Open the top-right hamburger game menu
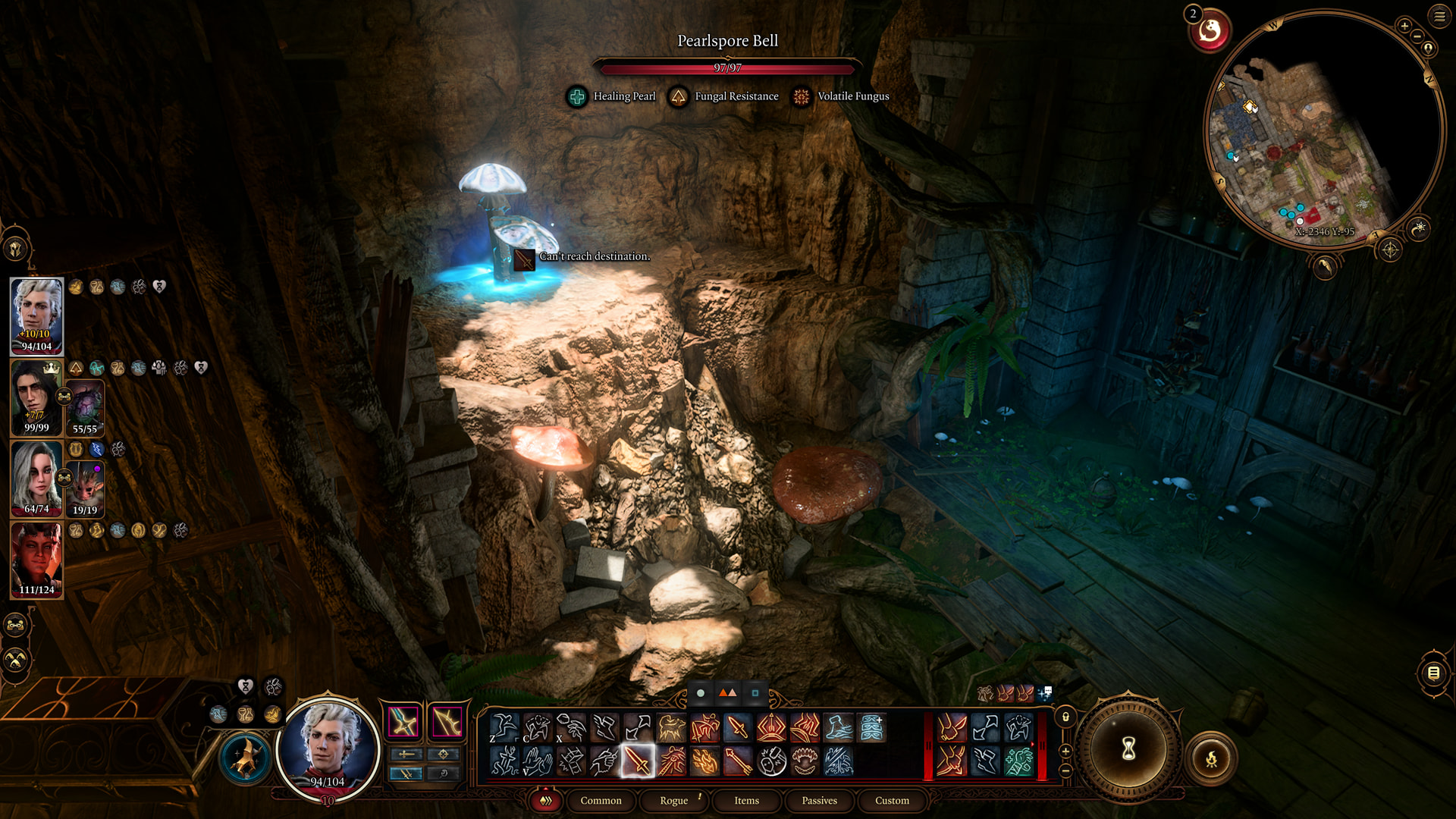The height and width of the screenshot is (819, 1456). tap(1439, 16)
